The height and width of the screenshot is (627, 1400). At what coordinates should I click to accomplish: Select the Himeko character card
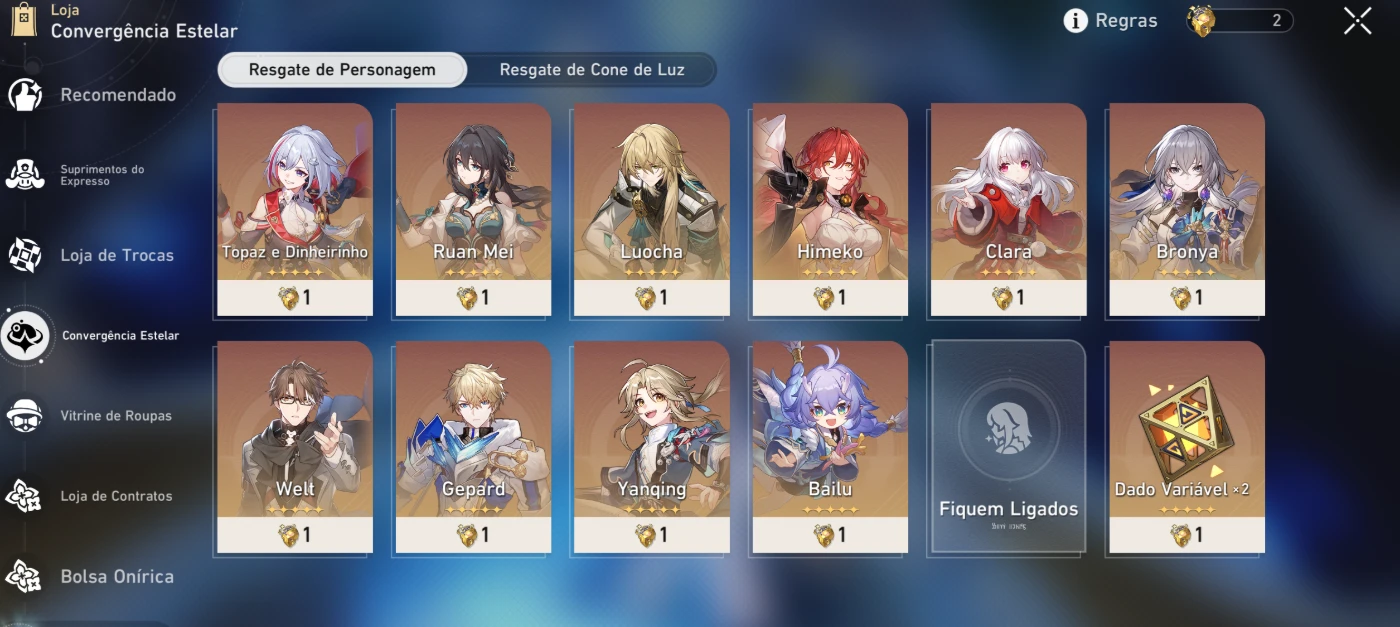[830, 208]
